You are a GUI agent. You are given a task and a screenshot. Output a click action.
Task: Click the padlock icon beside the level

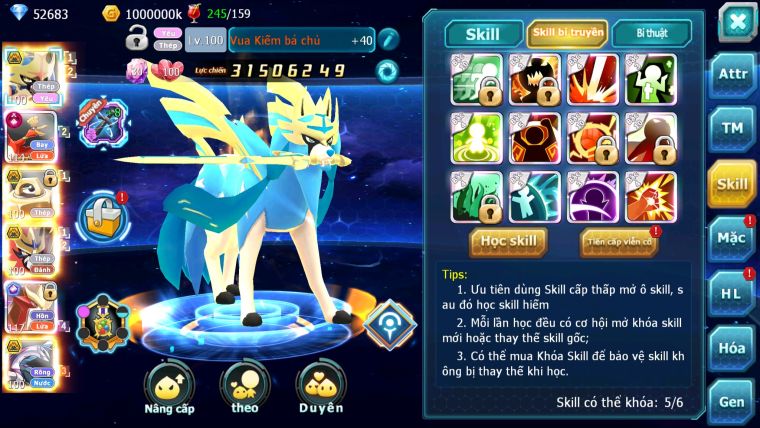(x=137, y=39)
